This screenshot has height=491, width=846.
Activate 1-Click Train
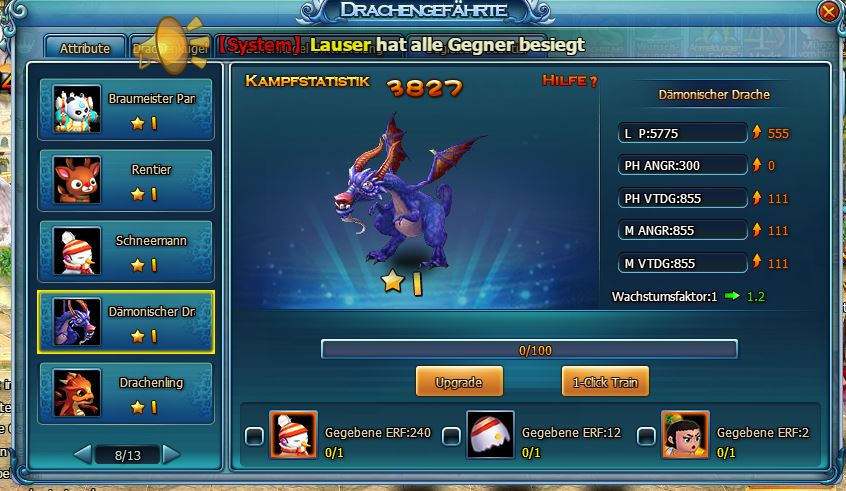(x=605, y=382)
